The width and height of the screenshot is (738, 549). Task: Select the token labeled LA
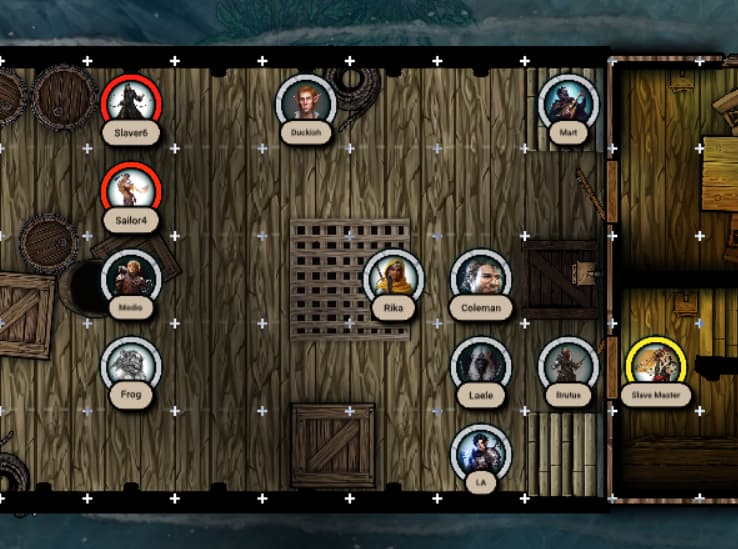pyautogui.click(x=480, y=453)
